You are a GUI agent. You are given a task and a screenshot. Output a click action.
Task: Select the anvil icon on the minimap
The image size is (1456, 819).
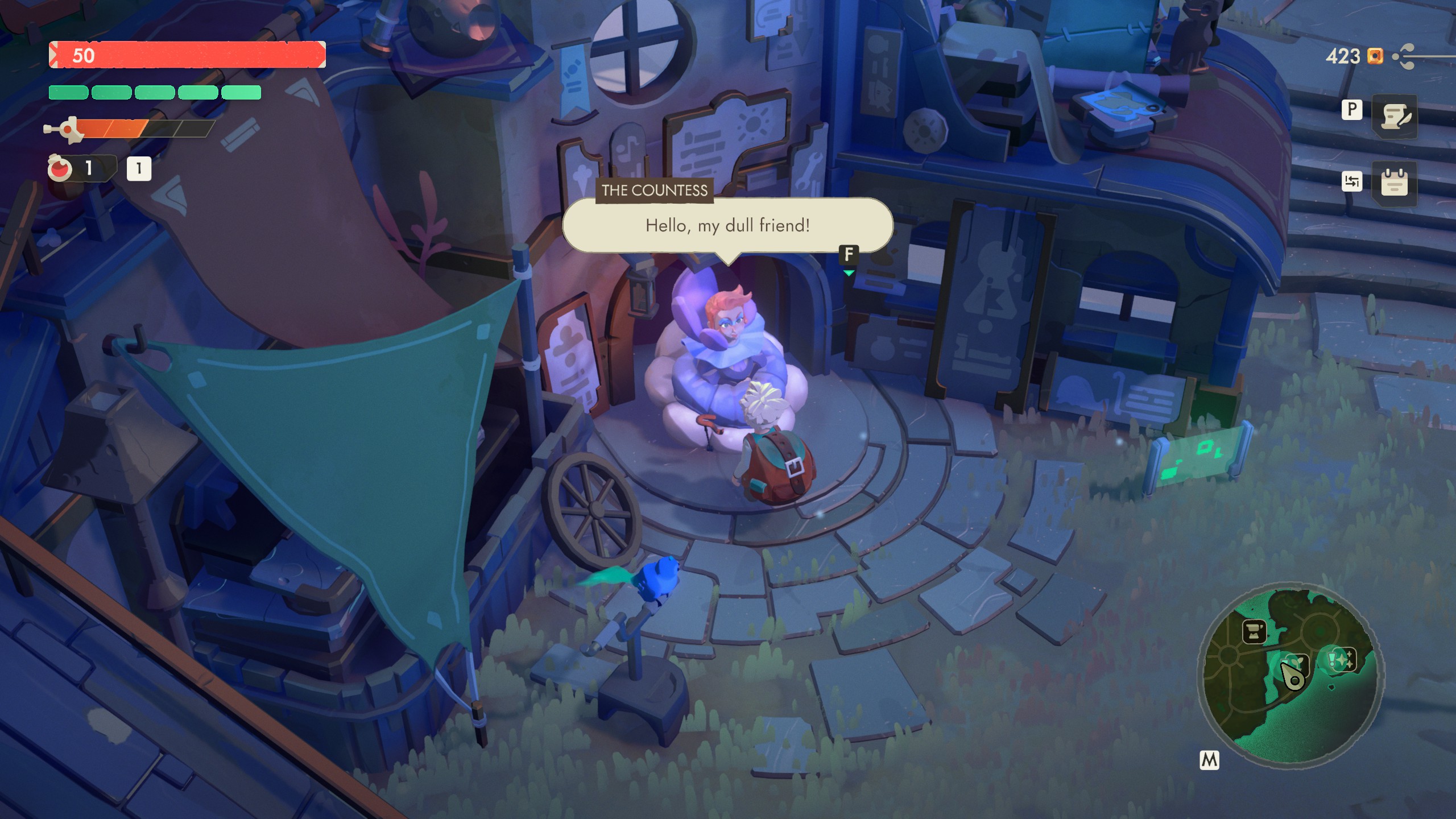pyautogui.click(x=1254, y=632)
